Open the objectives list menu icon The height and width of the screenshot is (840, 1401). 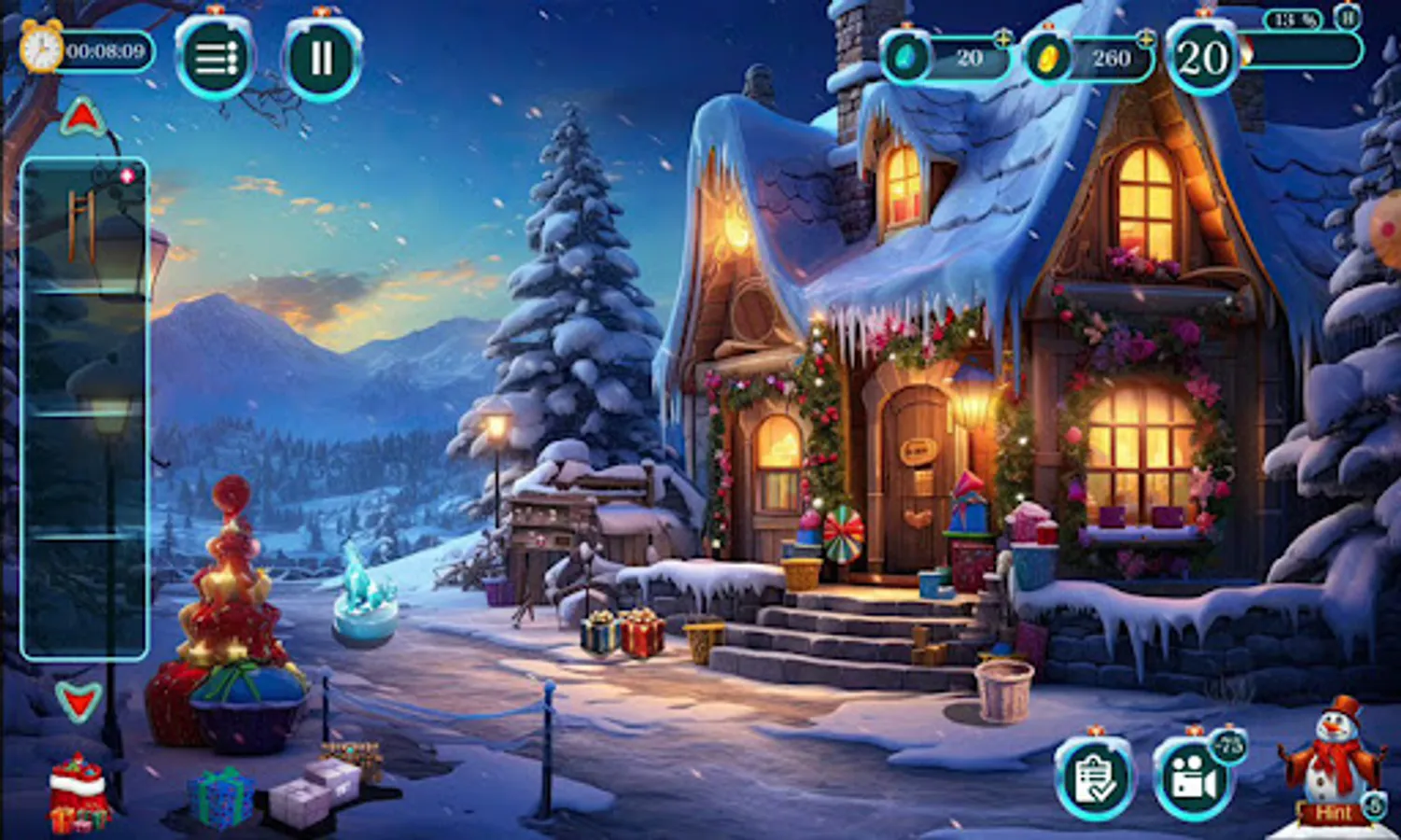click(217, 61)
